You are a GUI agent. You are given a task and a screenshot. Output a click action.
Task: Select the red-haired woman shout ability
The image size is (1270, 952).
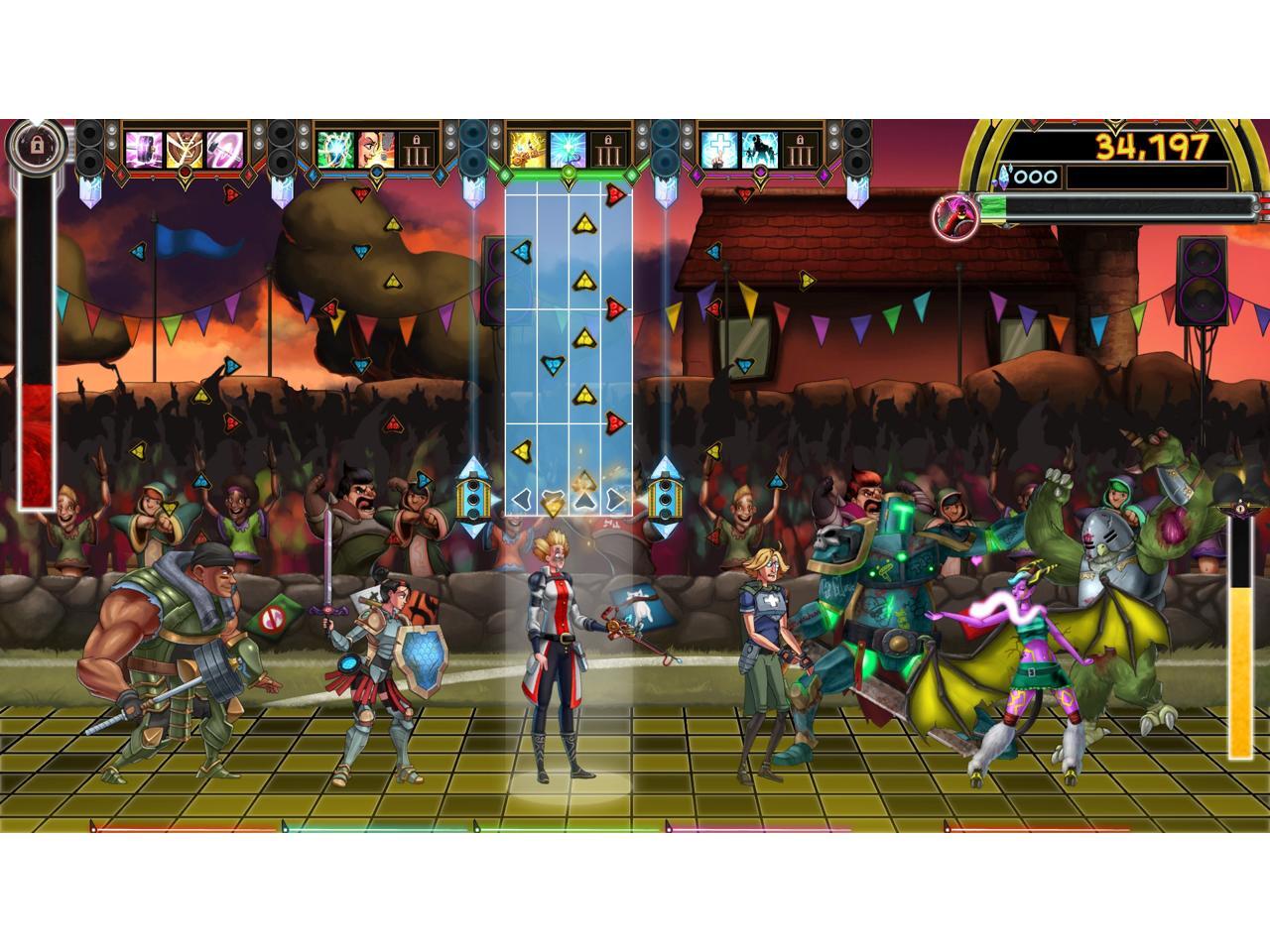[376, 149]
